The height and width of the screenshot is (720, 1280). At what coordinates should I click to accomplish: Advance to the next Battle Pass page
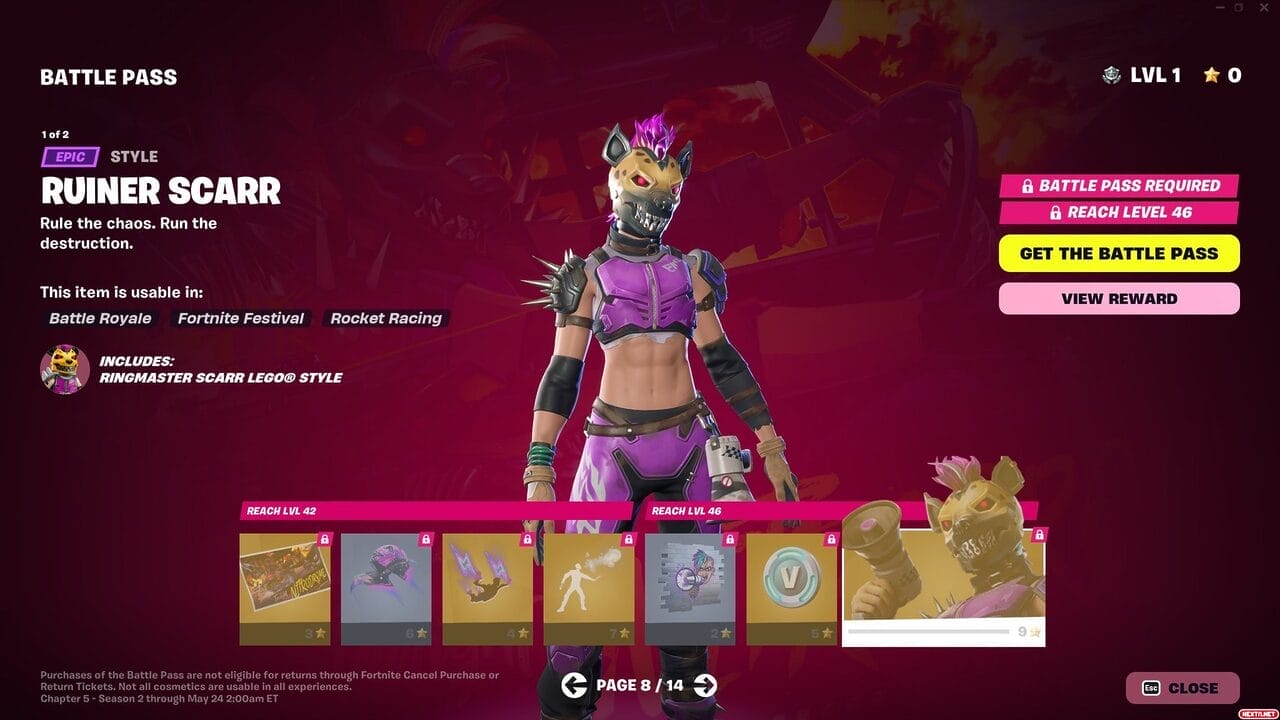click(705, 685)
